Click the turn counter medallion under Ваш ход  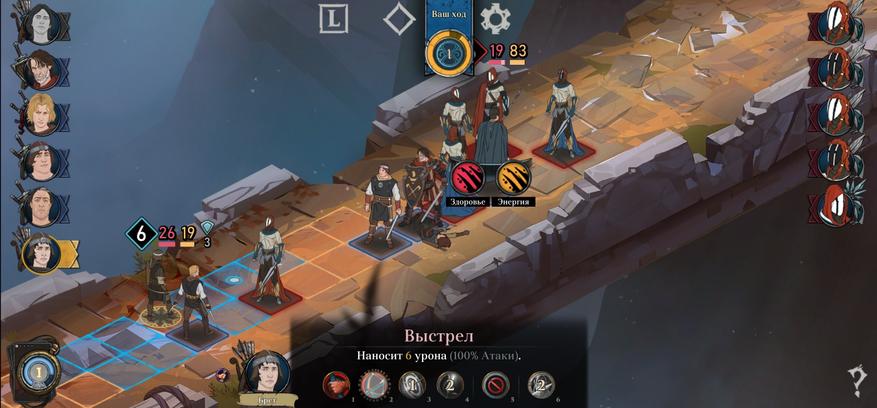(x=447, y=53)
